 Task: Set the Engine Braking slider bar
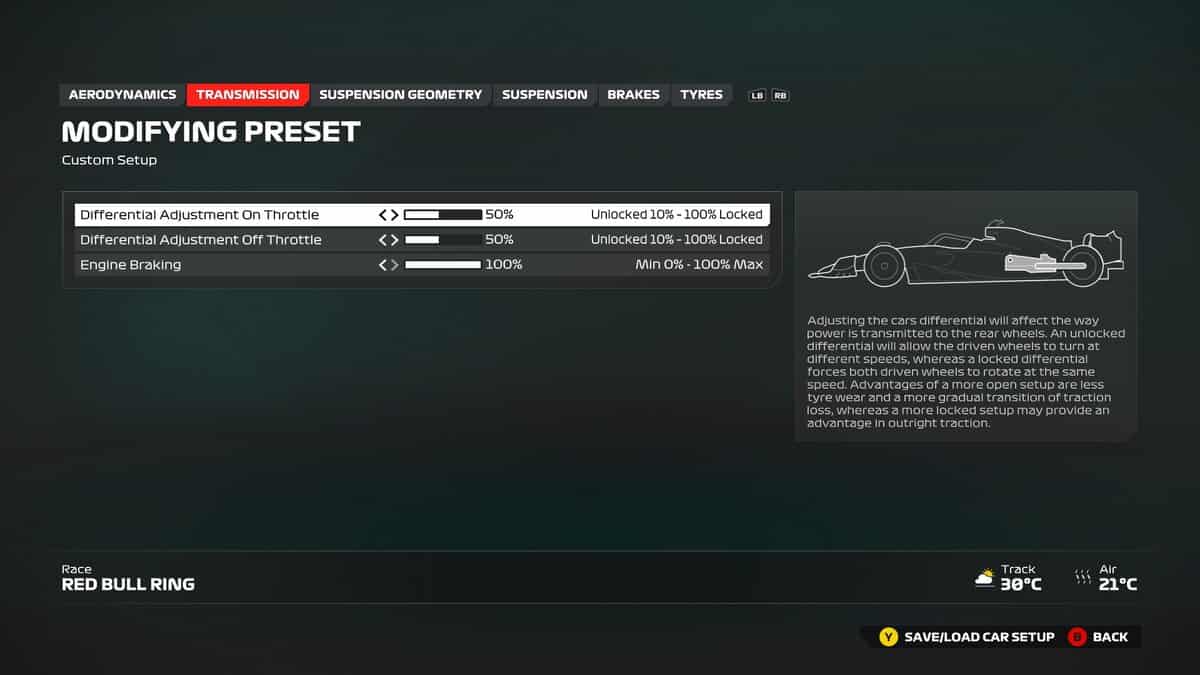pyautogui.click(x=442, y=265)
